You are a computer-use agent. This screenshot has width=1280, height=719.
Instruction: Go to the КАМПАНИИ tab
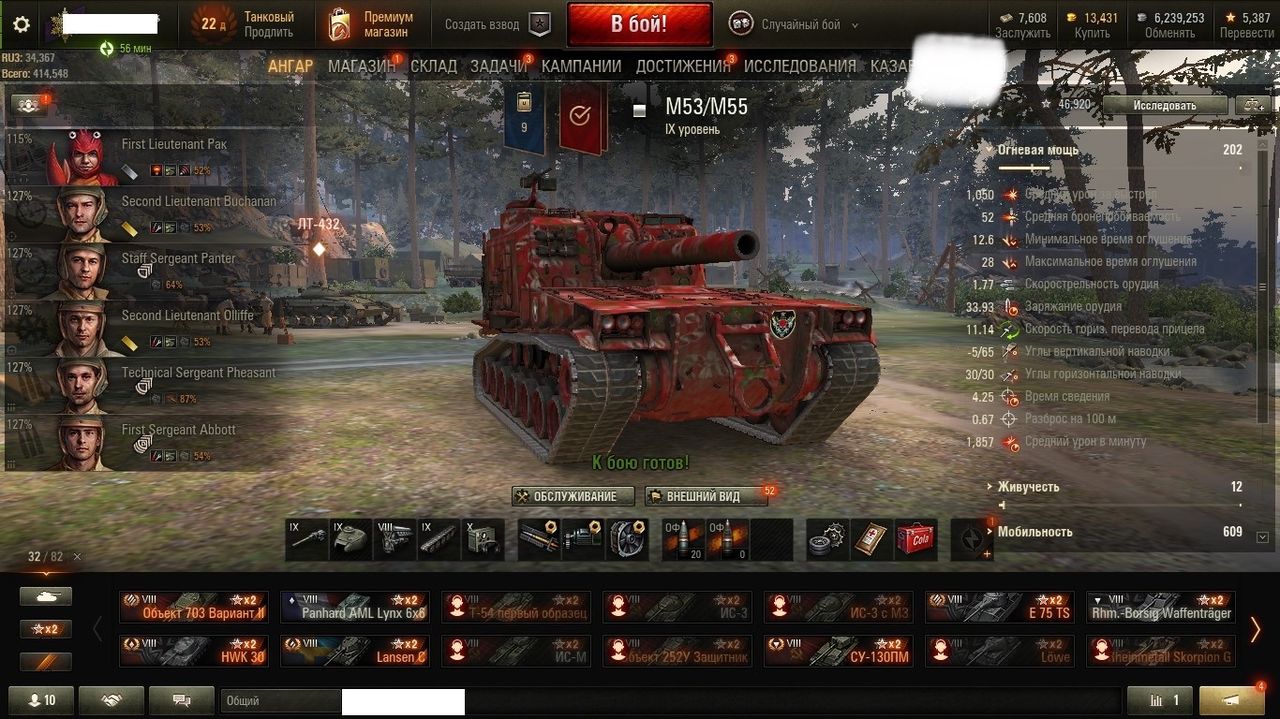[x=581, y=66]
